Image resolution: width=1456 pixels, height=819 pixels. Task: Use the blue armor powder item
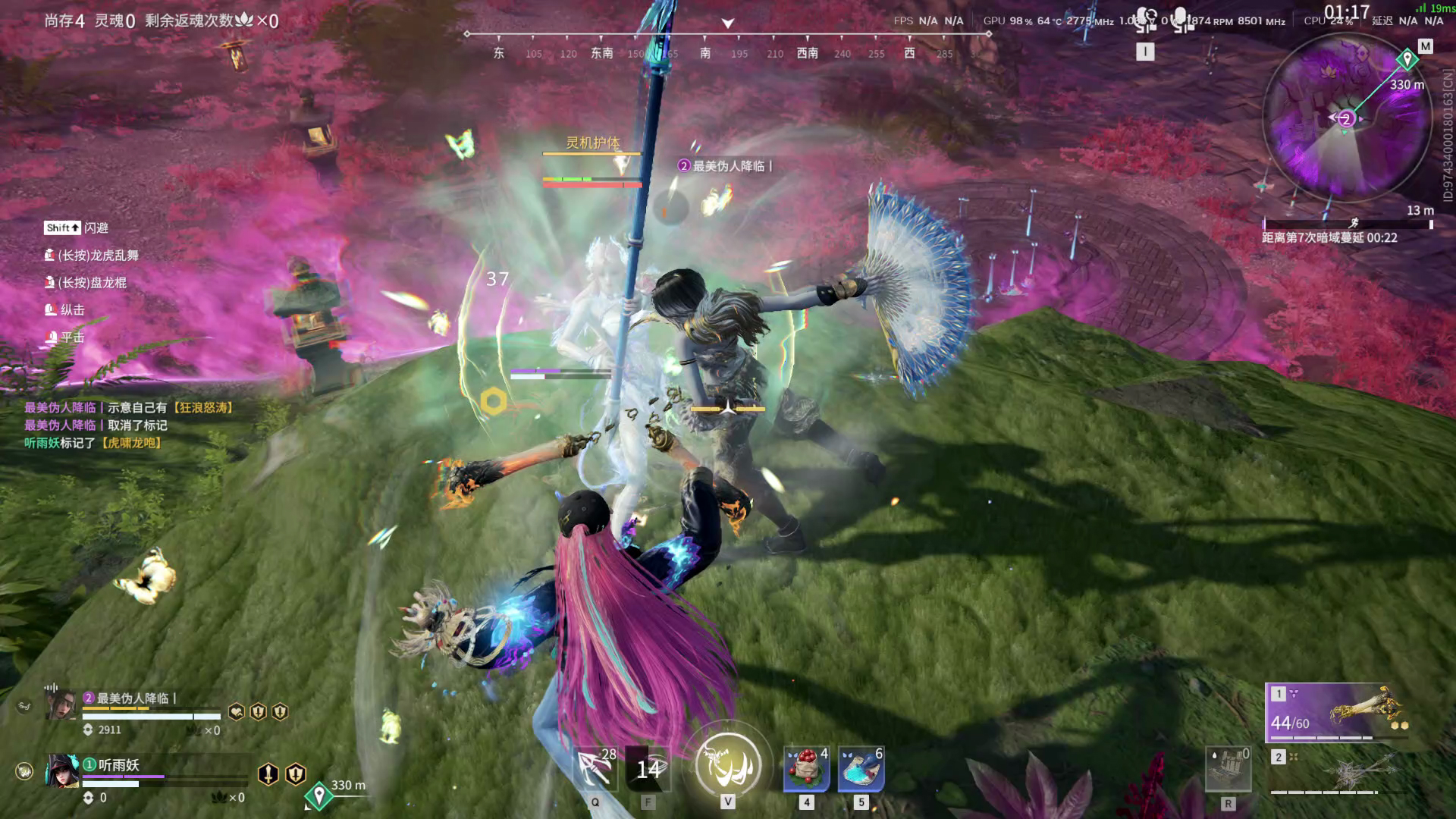(x=861, y=769)
